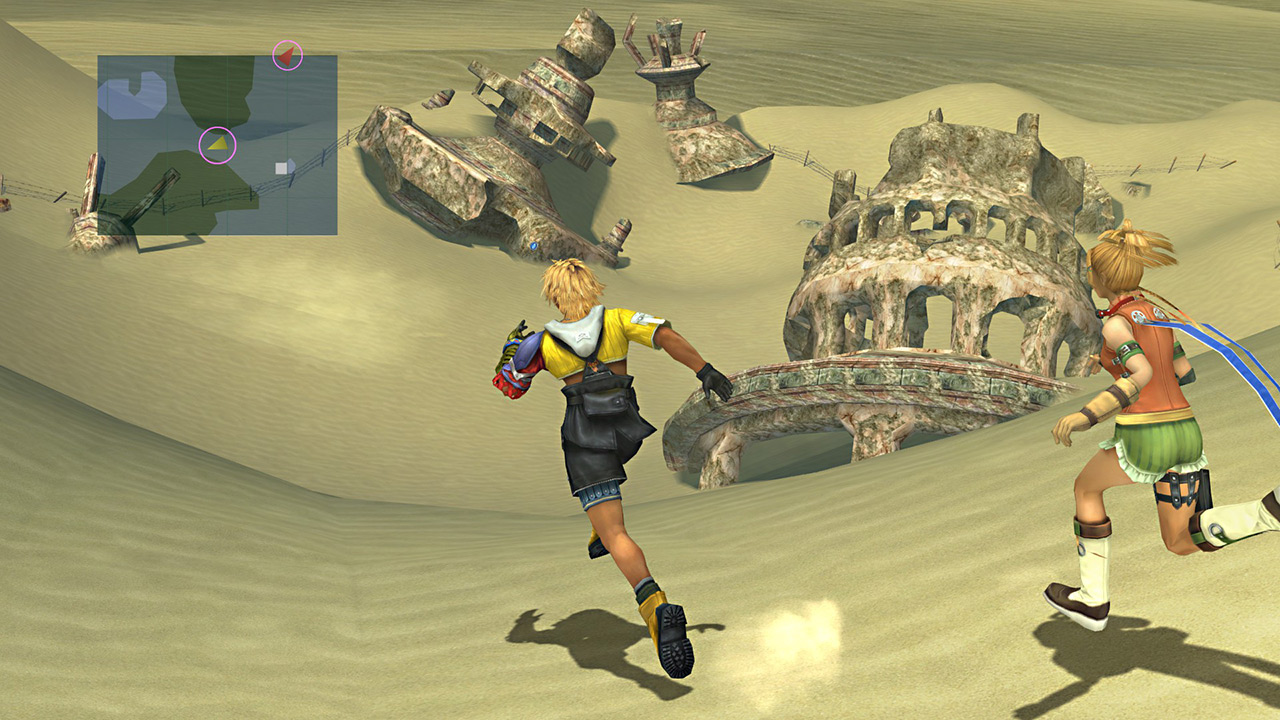
Task: Select the yellow player arrow on minimap
Action: click(218, 145)
